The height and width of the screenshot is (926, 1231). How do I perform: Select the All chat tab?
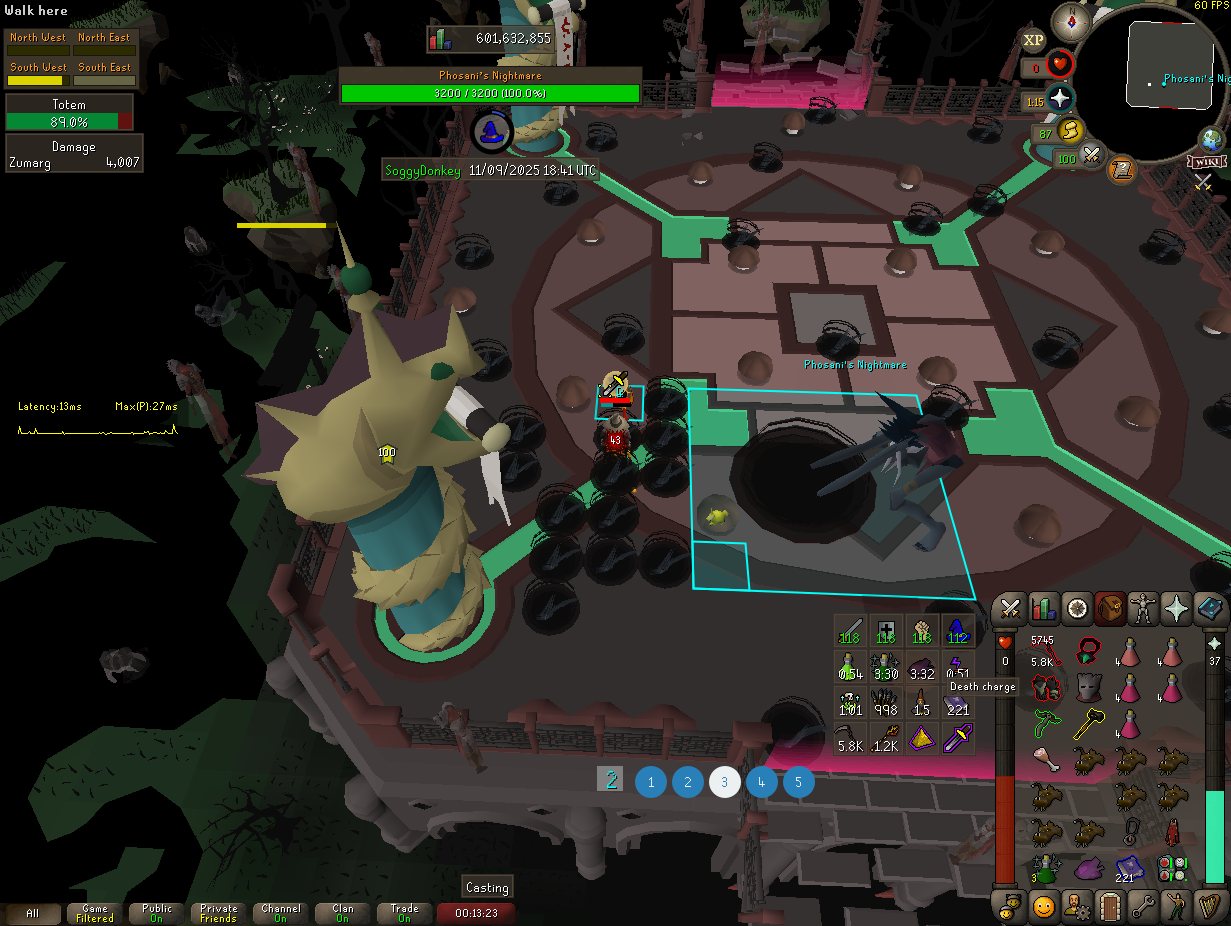33,913
